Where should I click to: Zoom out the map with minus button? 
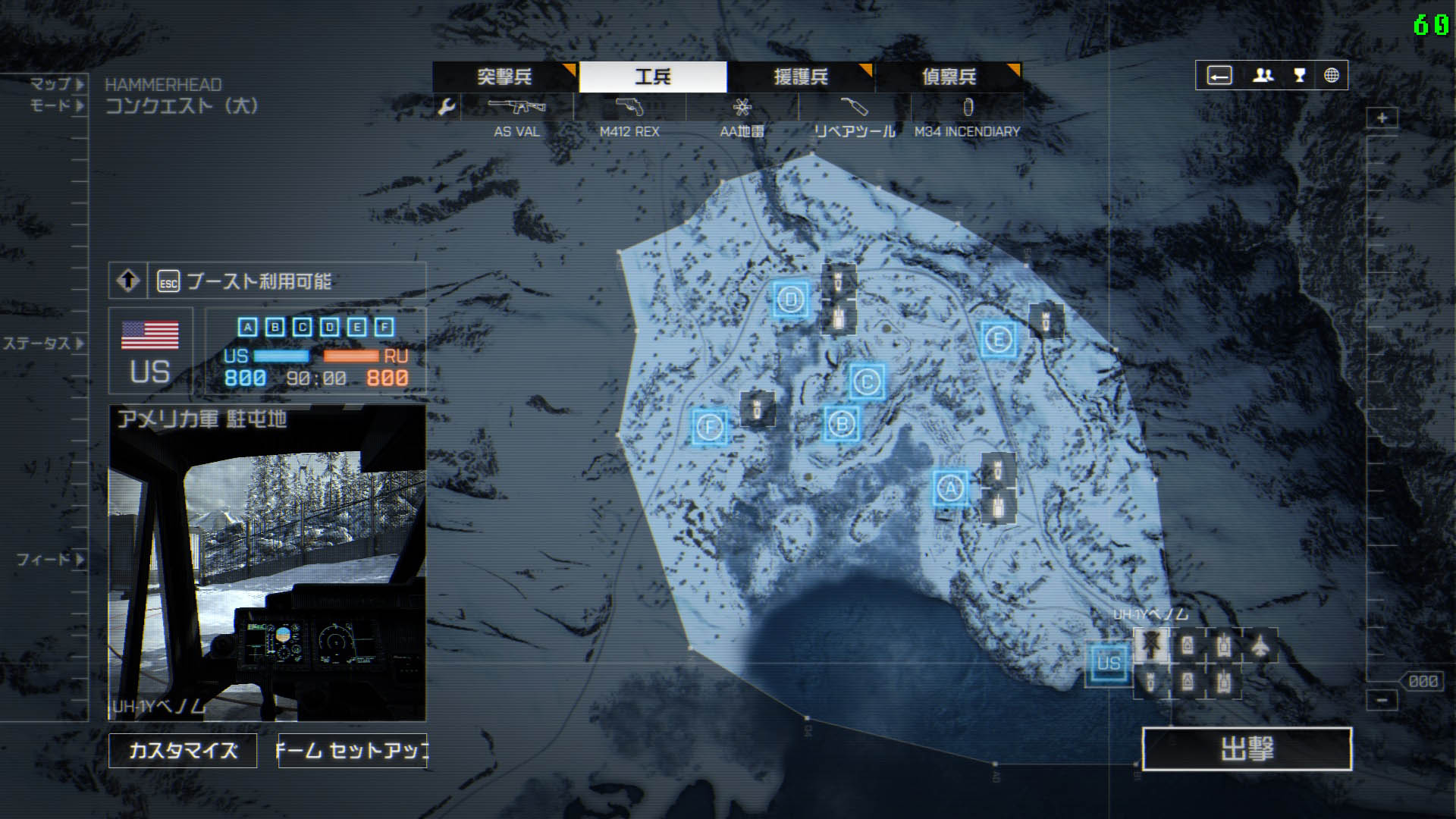click(x=1382, y=700)
